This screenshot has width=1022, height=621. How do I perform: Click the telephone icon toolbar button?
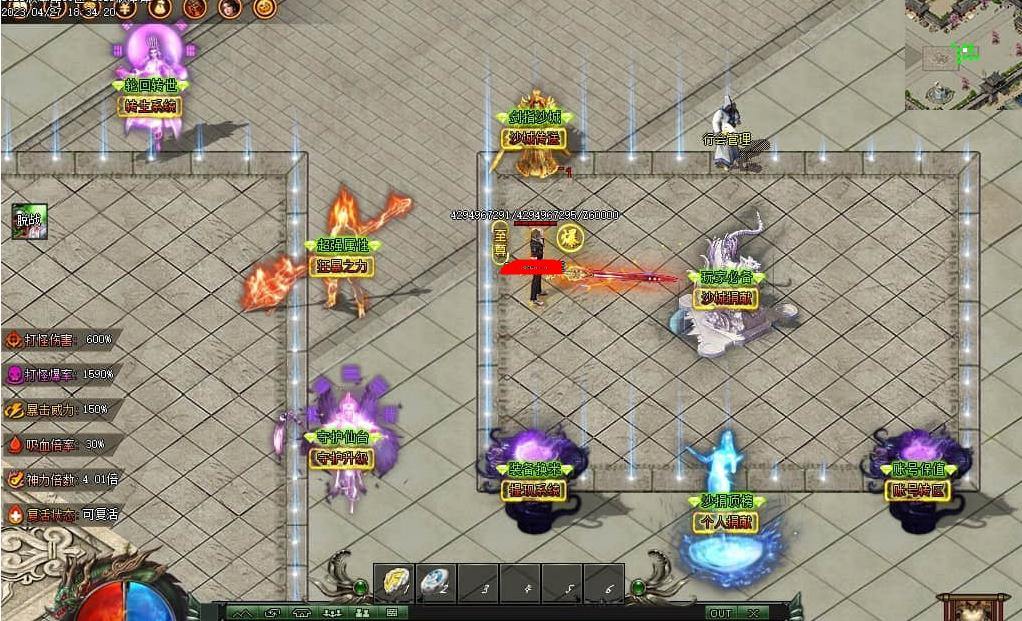pyautogui.click(x=301, y=612)
